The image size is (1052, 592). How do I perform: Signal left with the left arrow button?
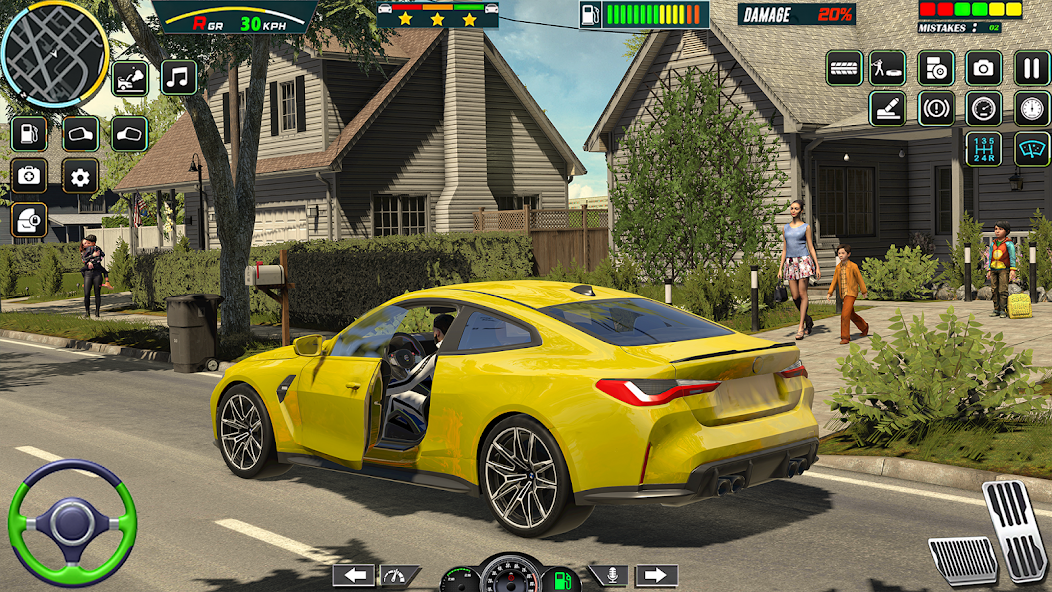pyautogui.click(x=353, y=575)
